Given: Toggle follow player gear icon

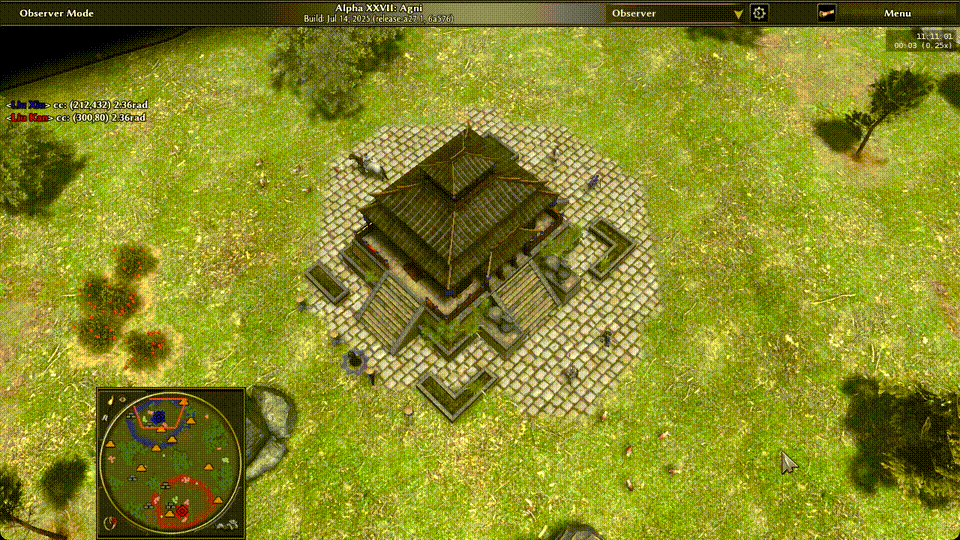Looking at the screenshot, I should (759, 13).
